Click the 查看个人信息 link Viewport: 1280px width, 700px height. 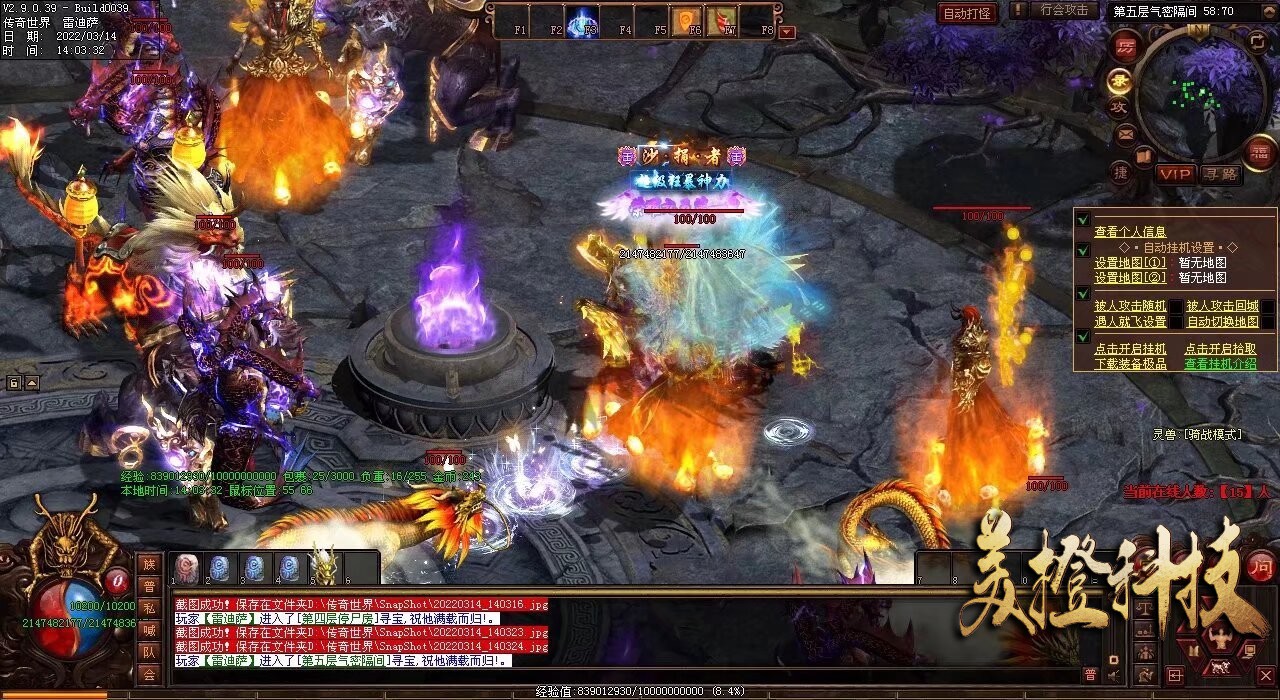[x=1130, y=232]
